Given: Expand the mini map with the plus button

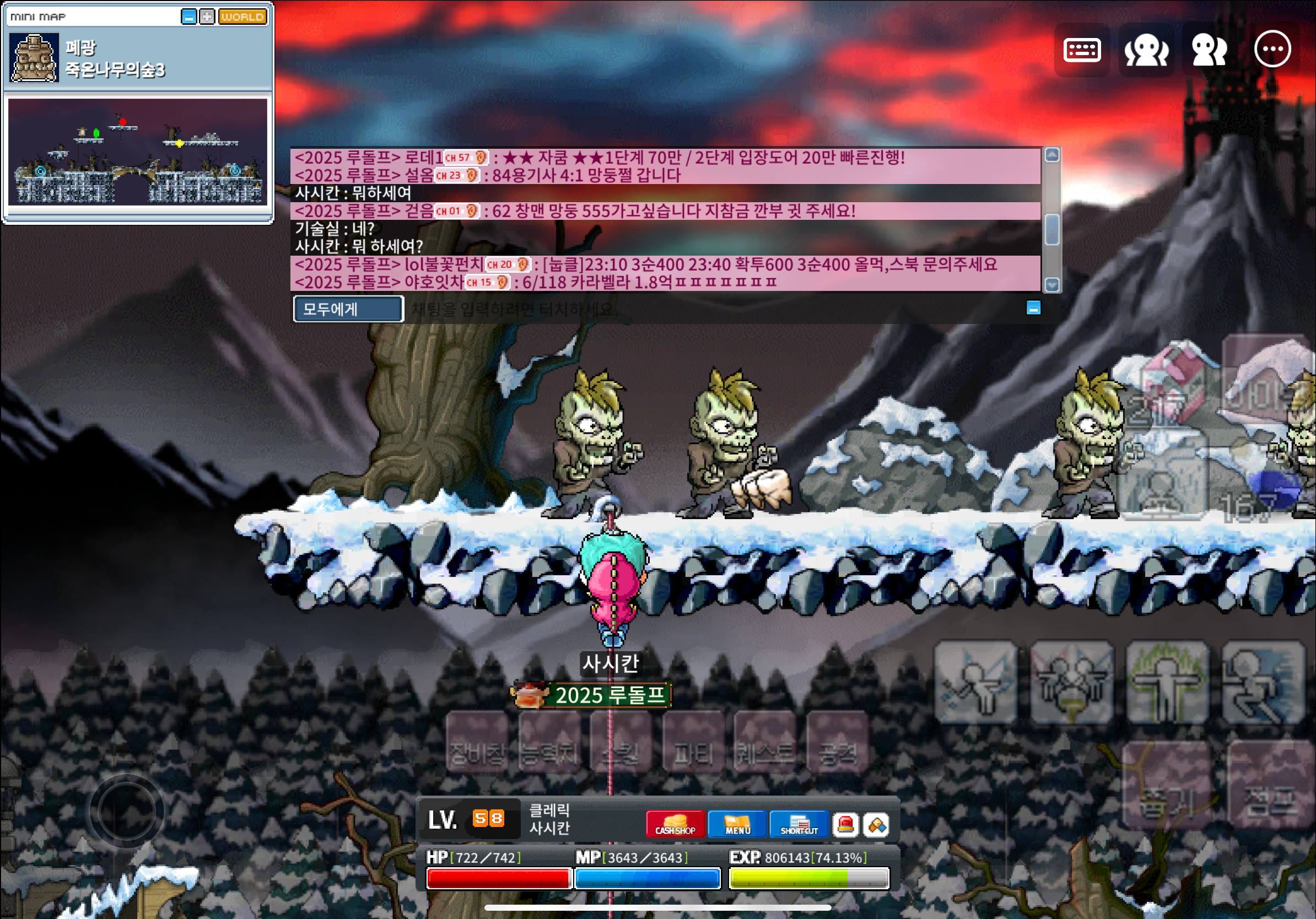Looking at the screenshot, I should point(207,17).
